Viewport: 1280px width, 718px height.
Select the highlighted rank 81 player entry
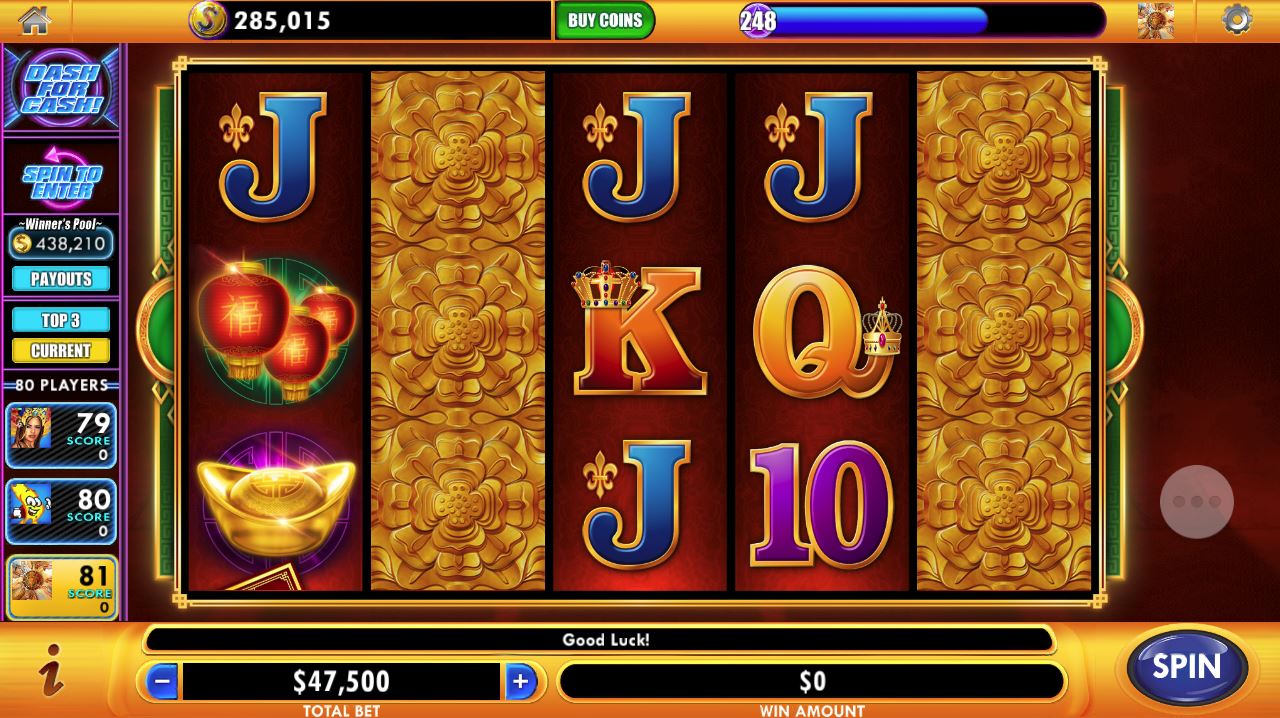click(x=61, y=587)
